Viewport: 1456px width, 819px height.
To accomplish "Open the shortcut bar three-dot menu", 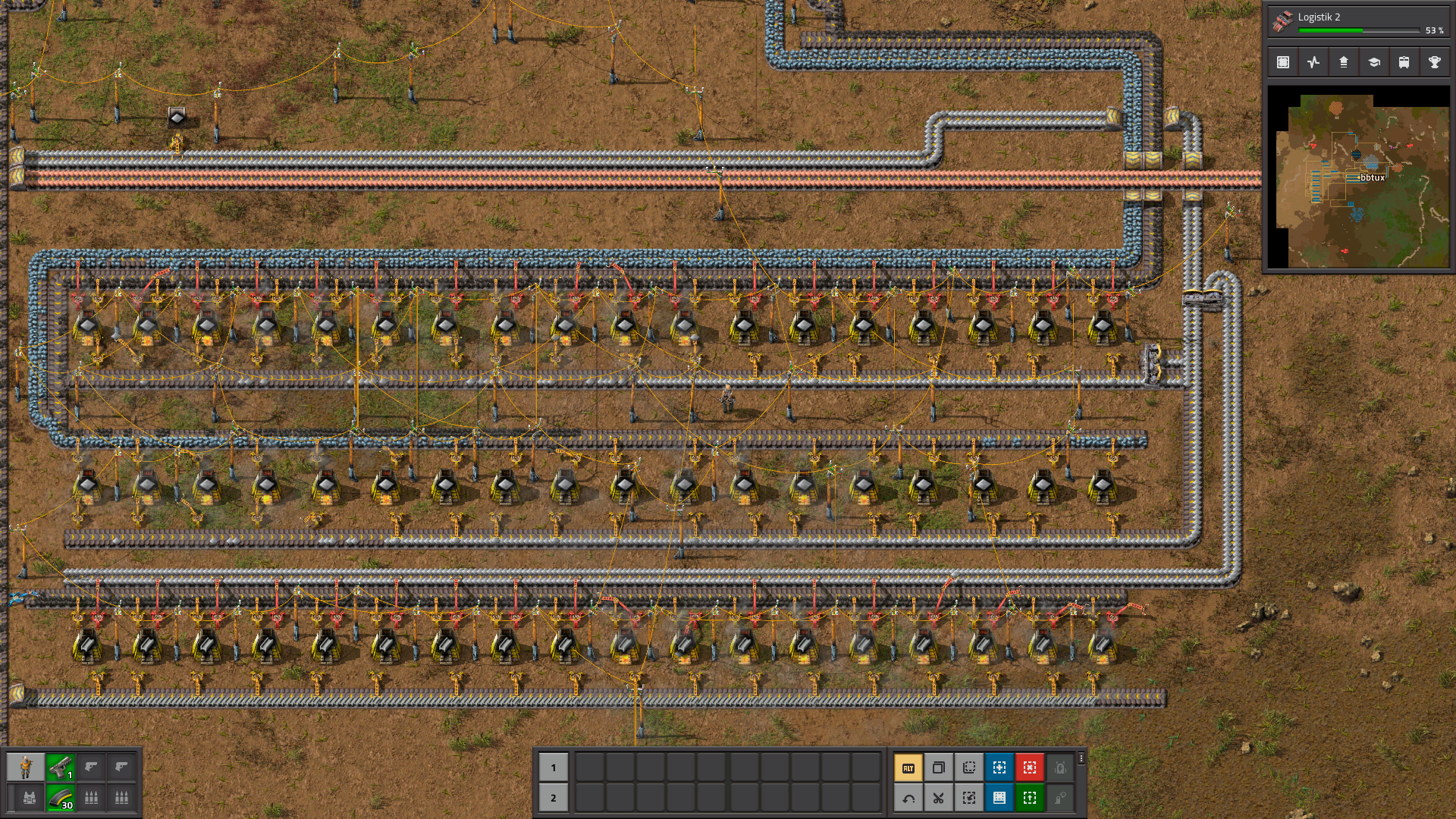I will pos(1081,758).
